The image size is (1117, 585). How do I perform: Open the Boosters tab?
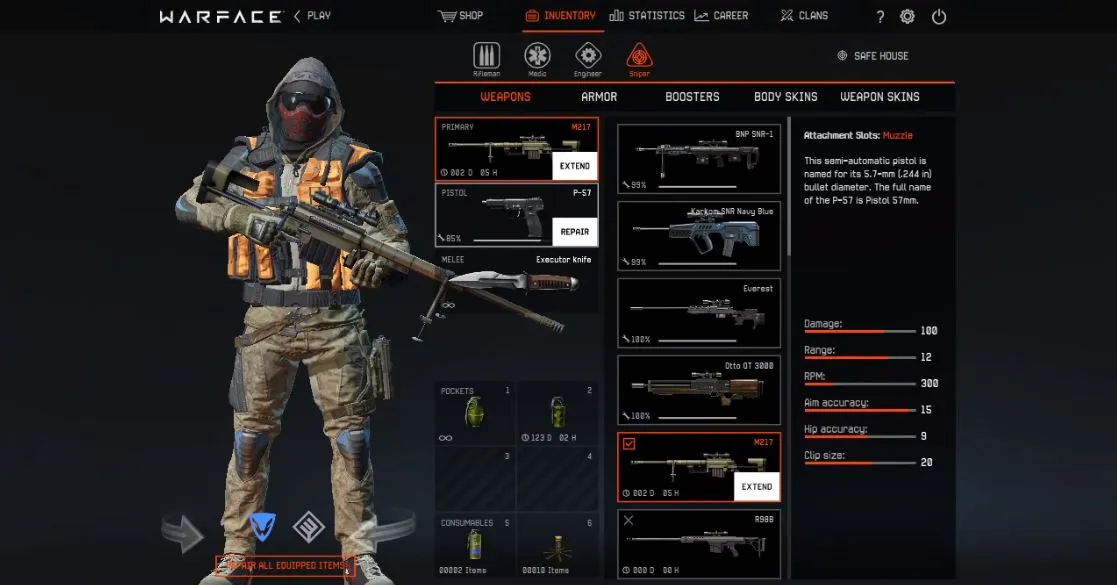pyautogui.click(x=692, y=97)
